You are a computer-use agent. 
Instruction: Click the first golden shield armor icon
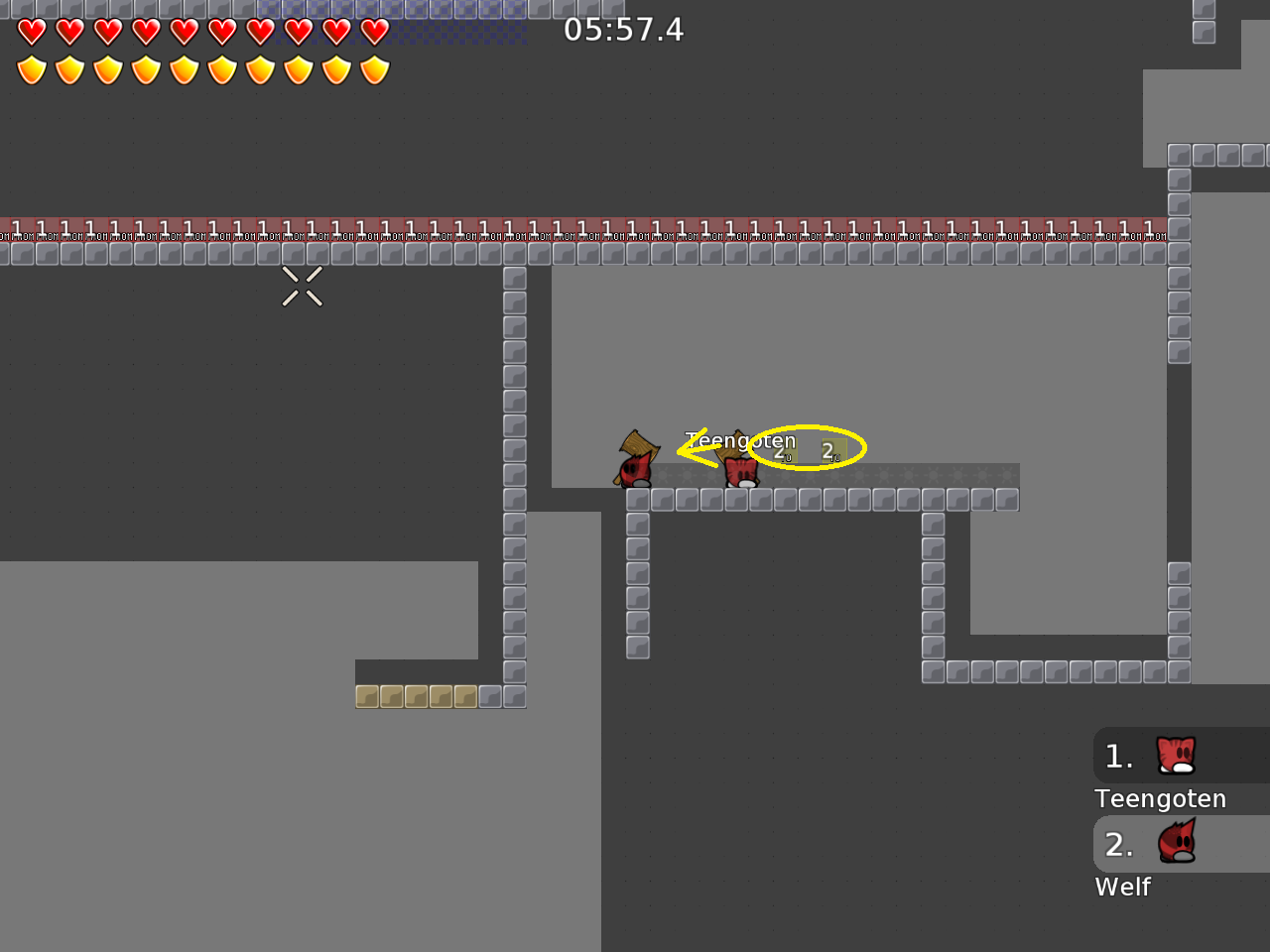pos(32,69)
